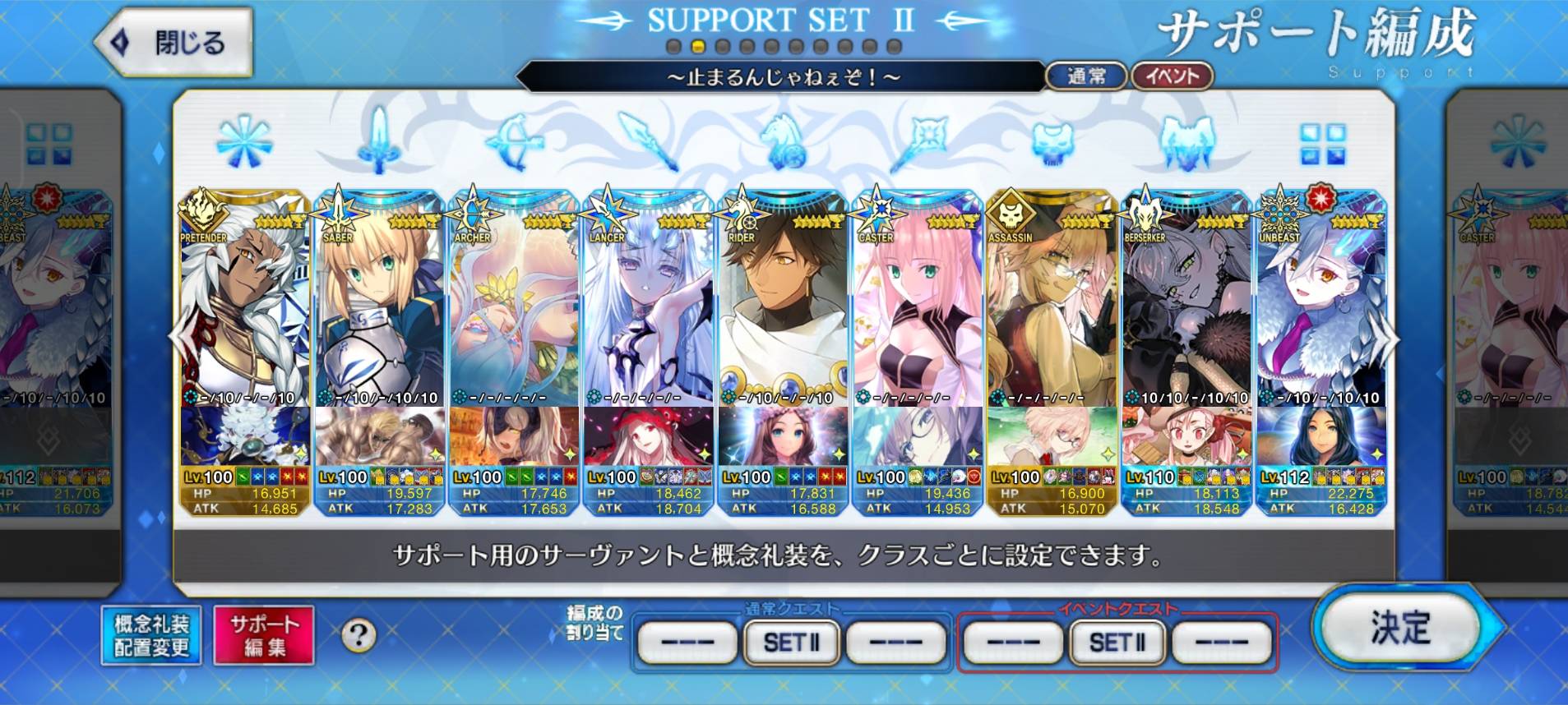Select the Rider support servant card
This screenshot has height=705, width=1568.
tap(783, 312)
